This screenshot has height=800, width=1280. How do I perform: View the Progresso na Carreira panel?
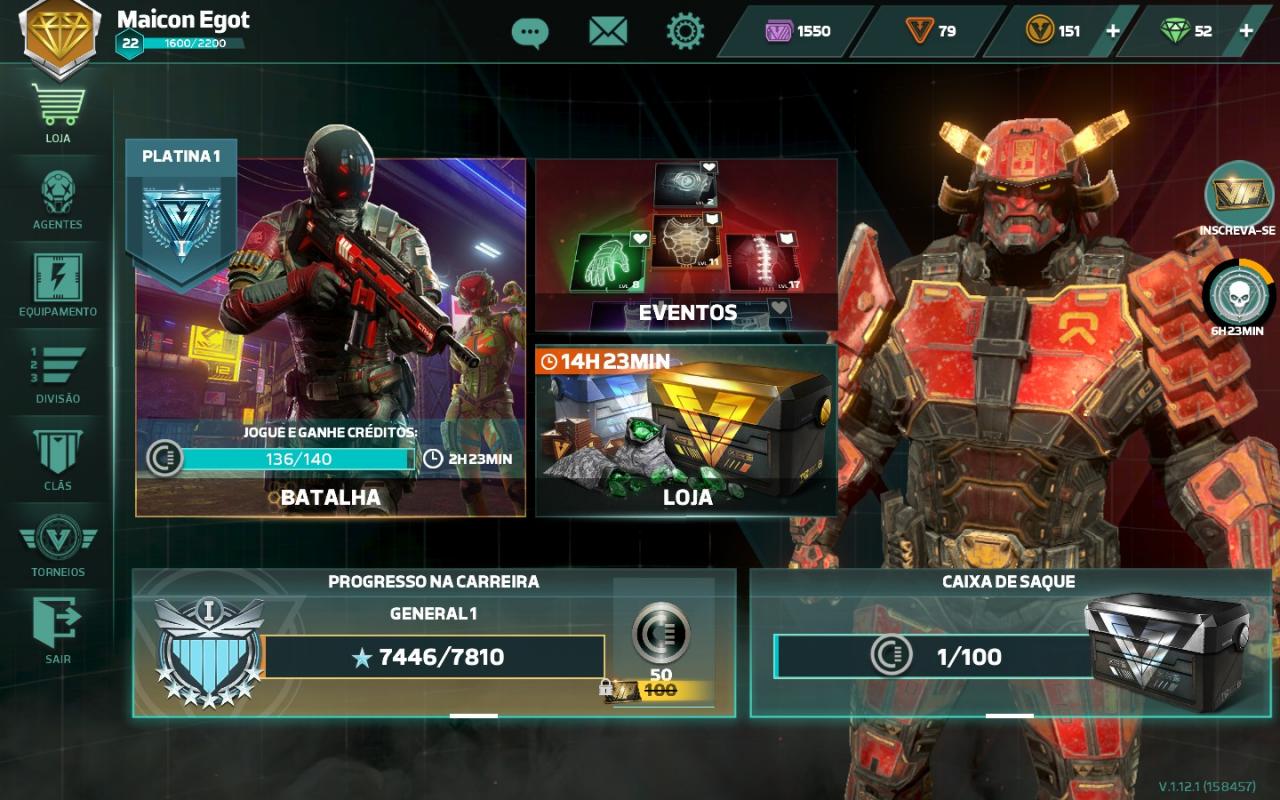click(x=434, y=643)
